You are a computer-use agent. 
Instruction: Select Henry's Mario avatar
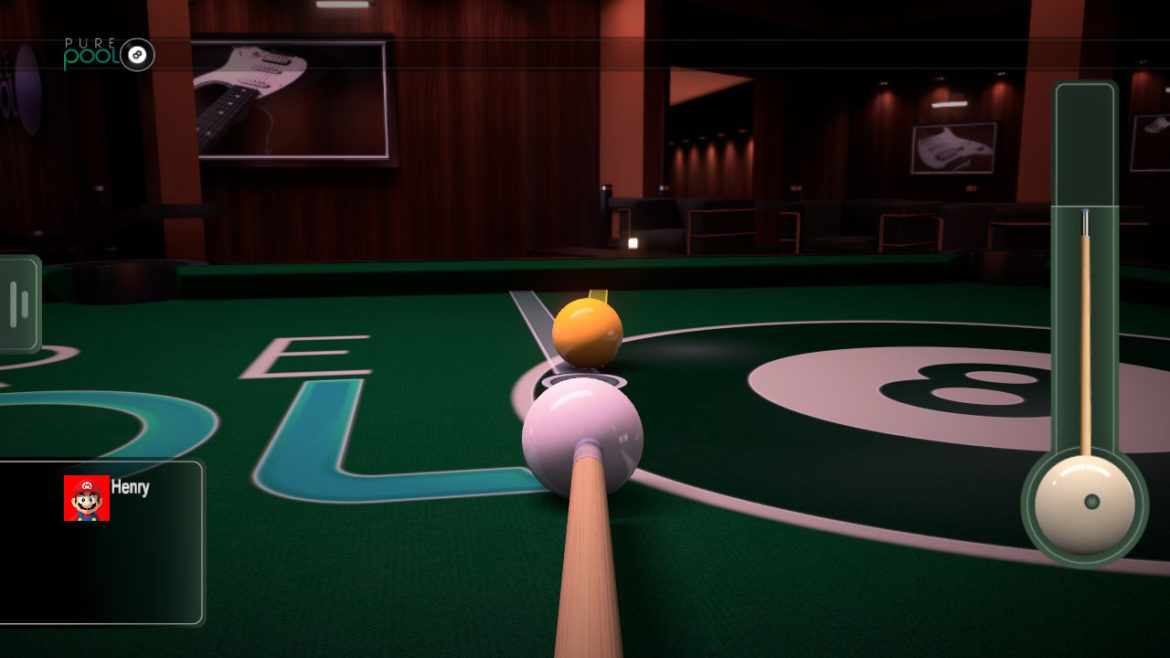(87, 498)
